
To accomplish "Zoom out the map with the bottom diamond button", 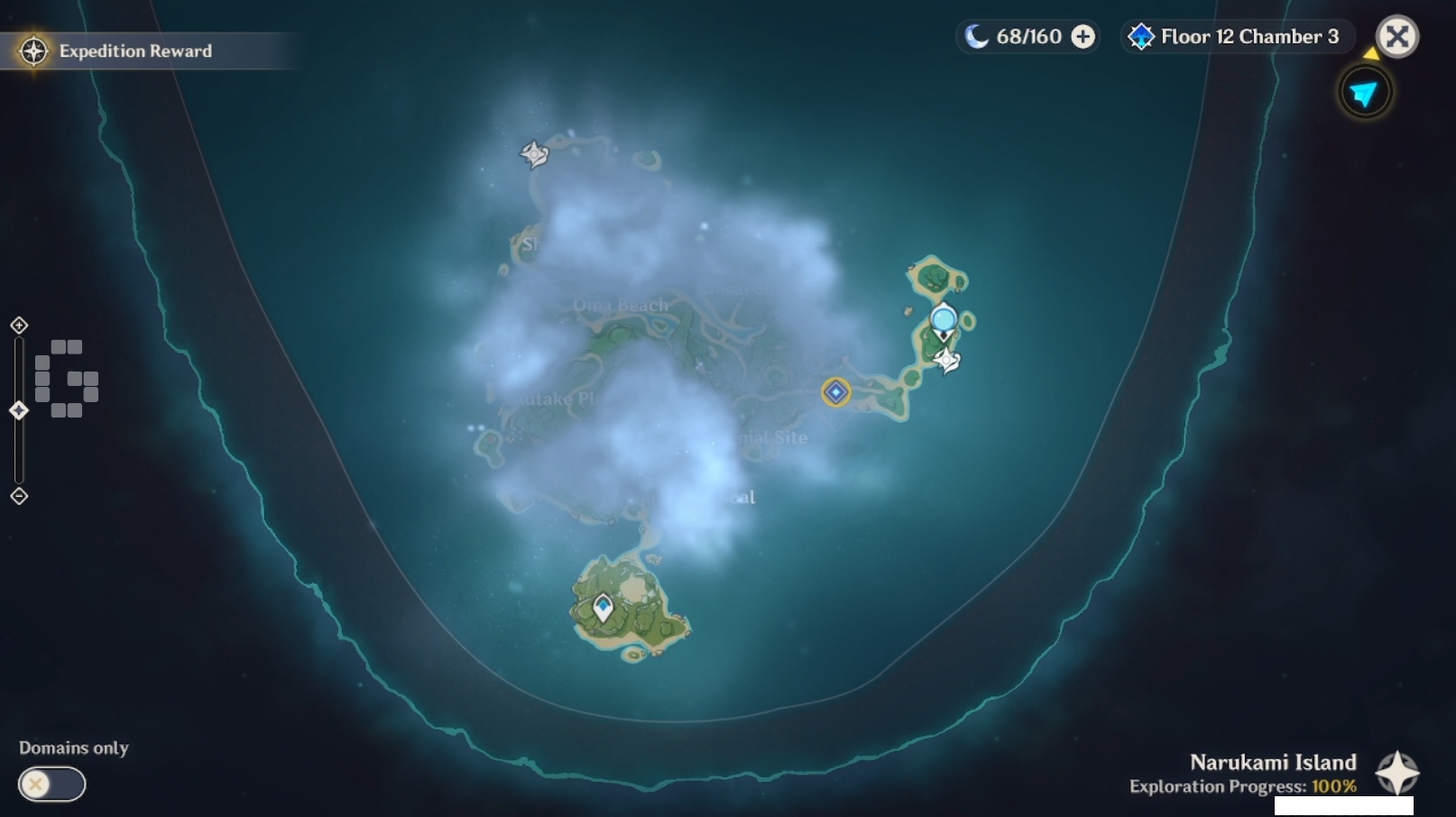I will [19, 496].
